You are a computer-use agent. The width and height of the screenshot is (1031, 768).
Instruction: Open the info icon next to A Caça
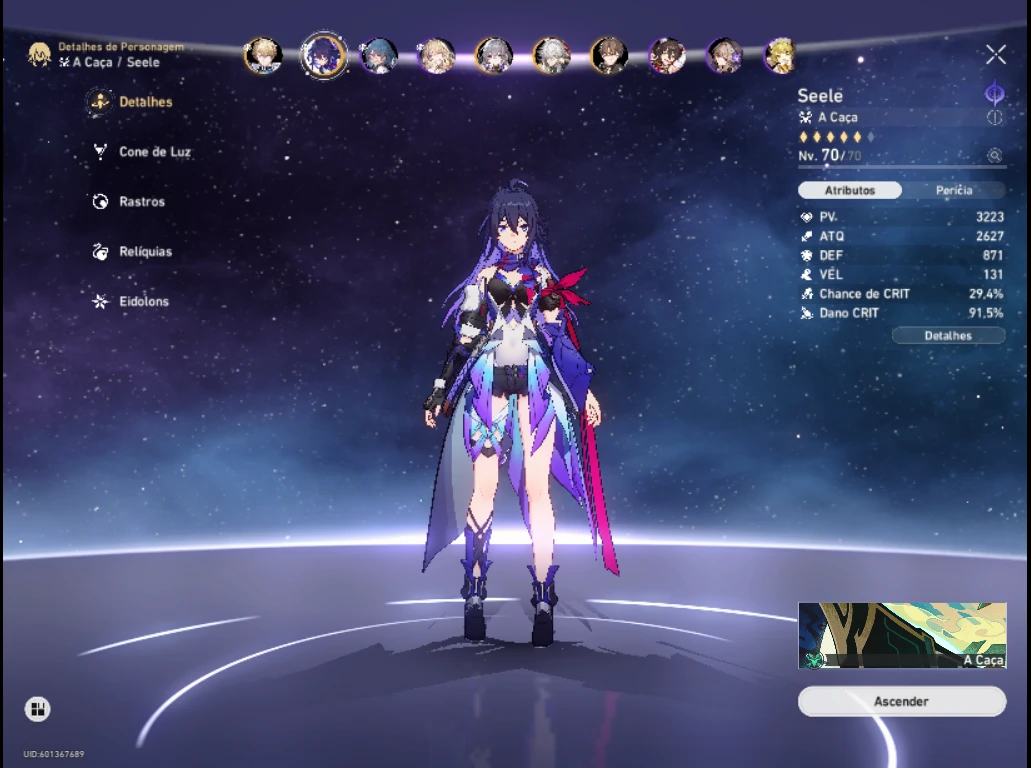(x=994, y=117)
